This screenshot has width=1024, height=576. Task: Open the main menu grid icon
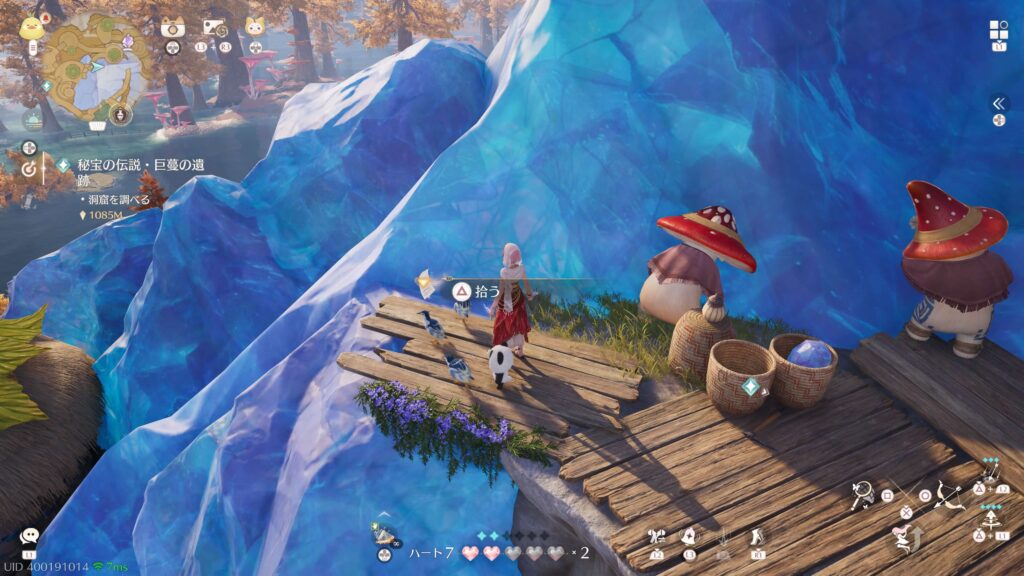click(998, 30)
